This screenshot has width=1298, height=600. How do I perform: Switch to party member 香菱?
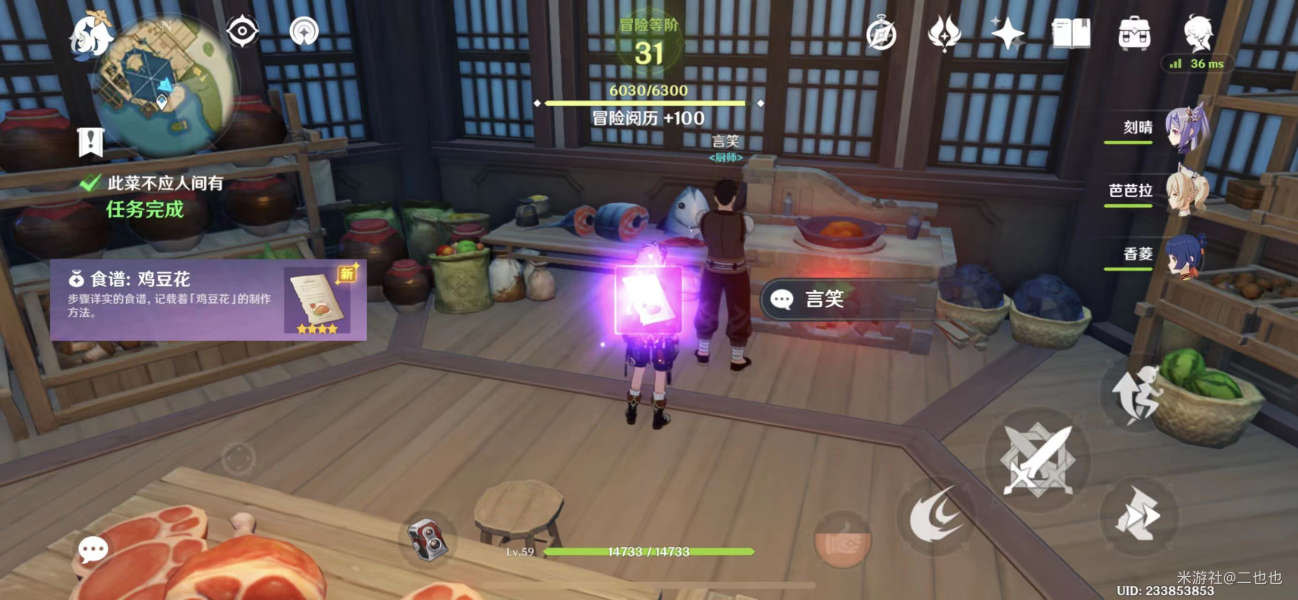pos(1186,252)
